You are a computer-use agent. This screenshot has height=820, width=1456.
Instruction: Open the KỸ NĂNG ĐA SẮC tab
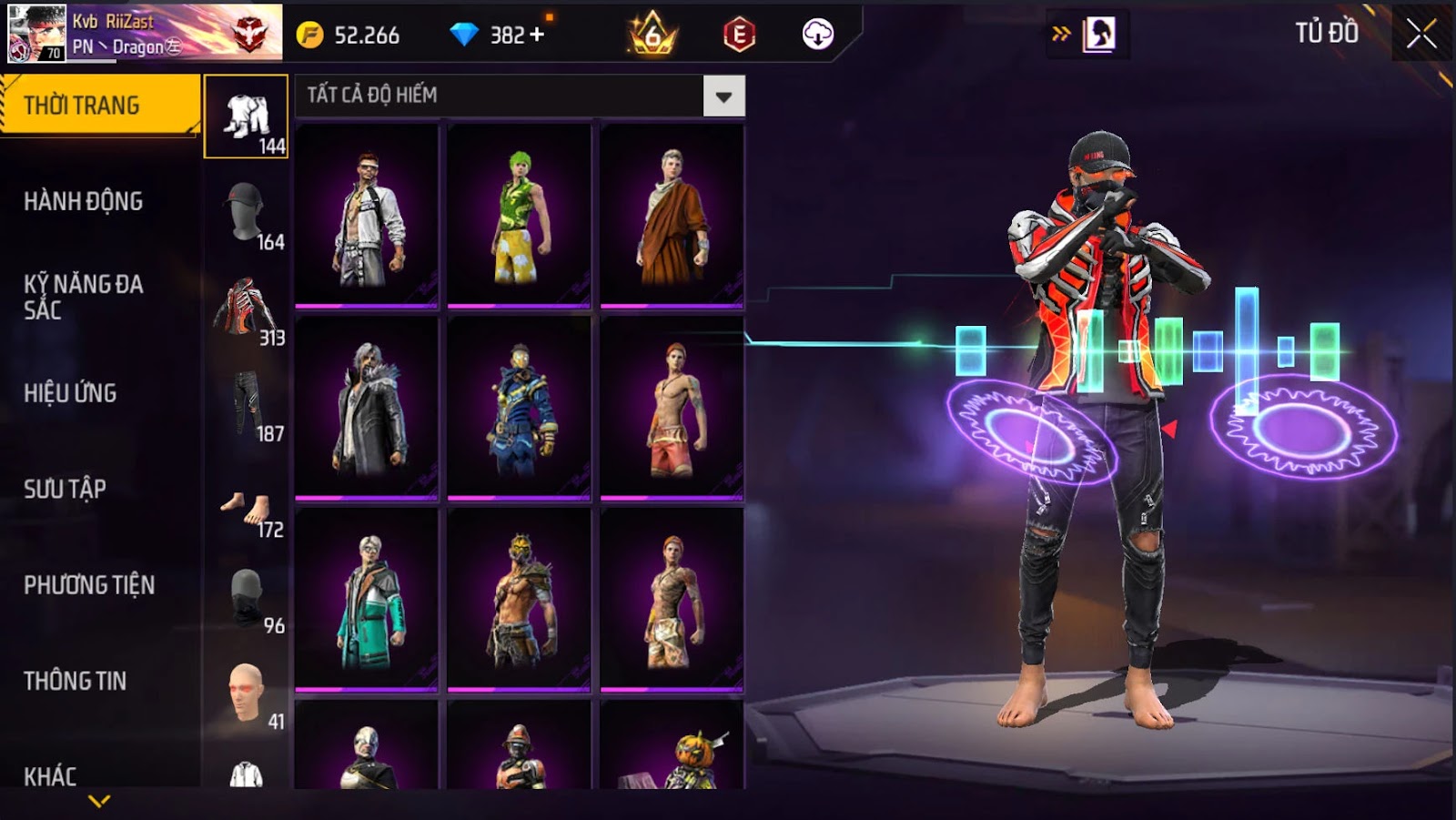[84, 297]
